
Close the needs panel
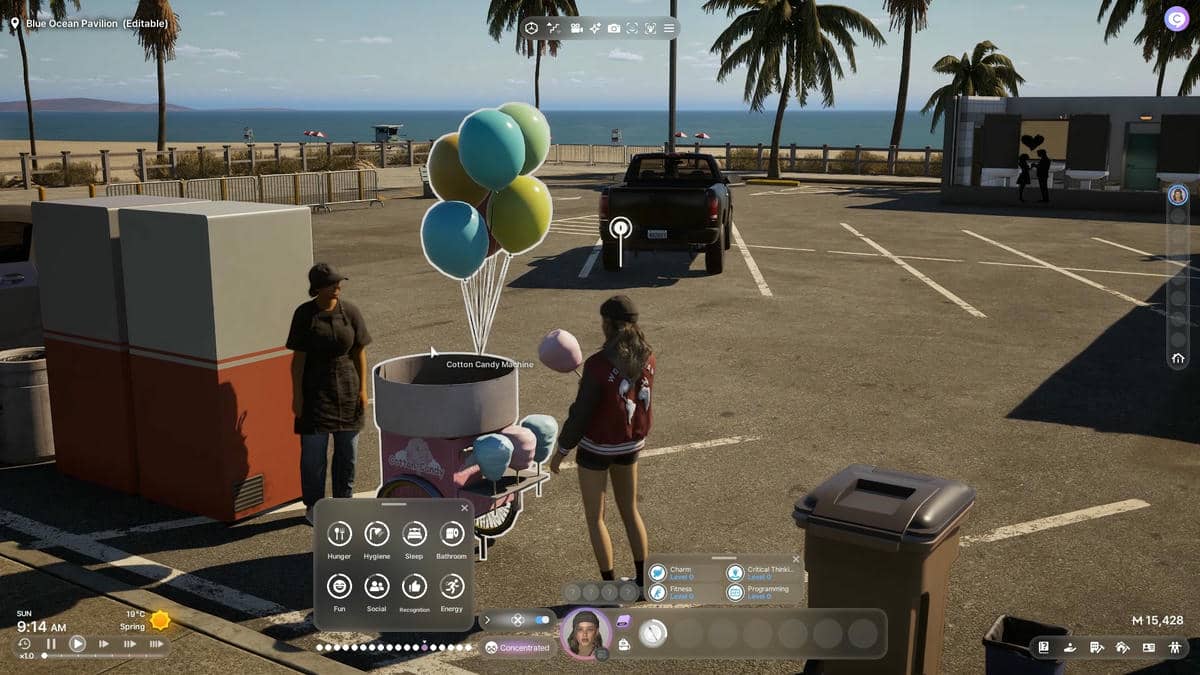point(464,508)
